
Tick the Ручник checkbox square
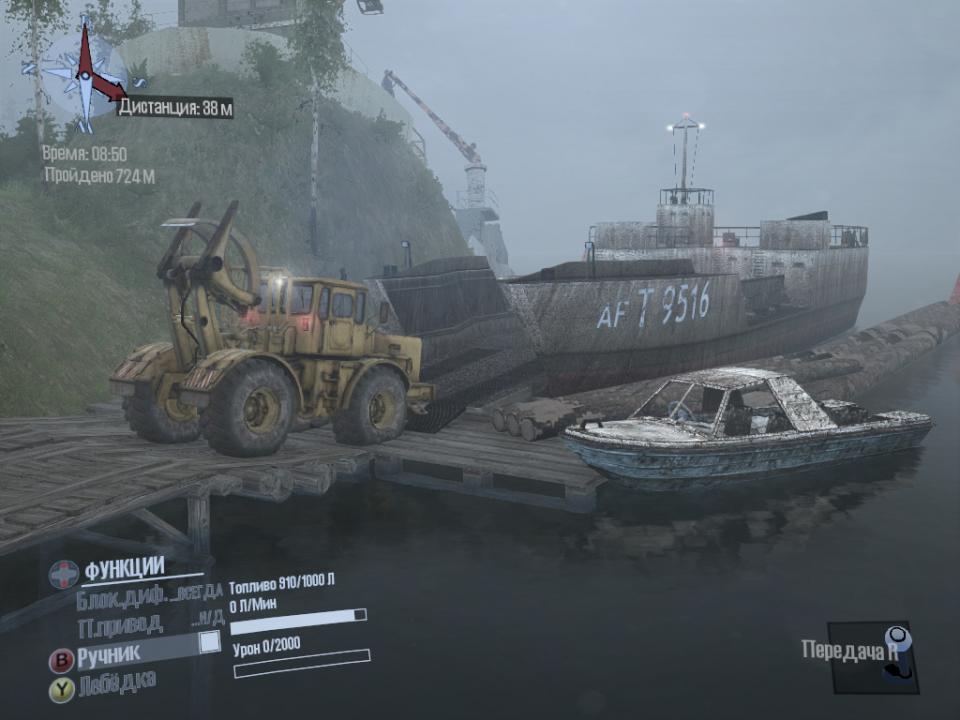click(209, 642)
